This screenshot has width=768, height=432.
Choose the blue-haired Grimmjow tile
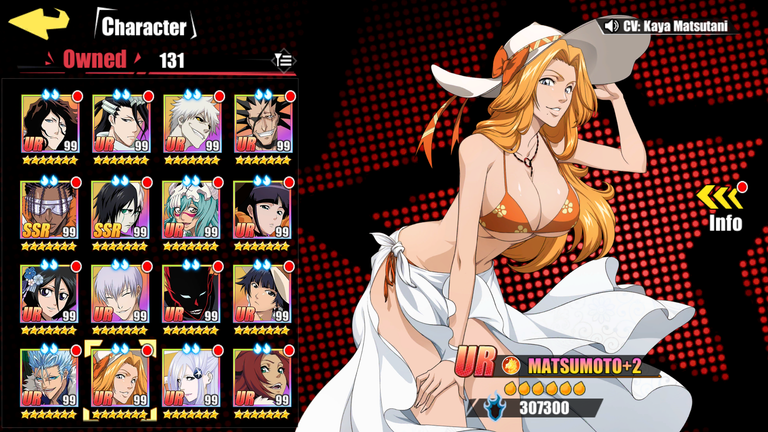click(49, 377)
